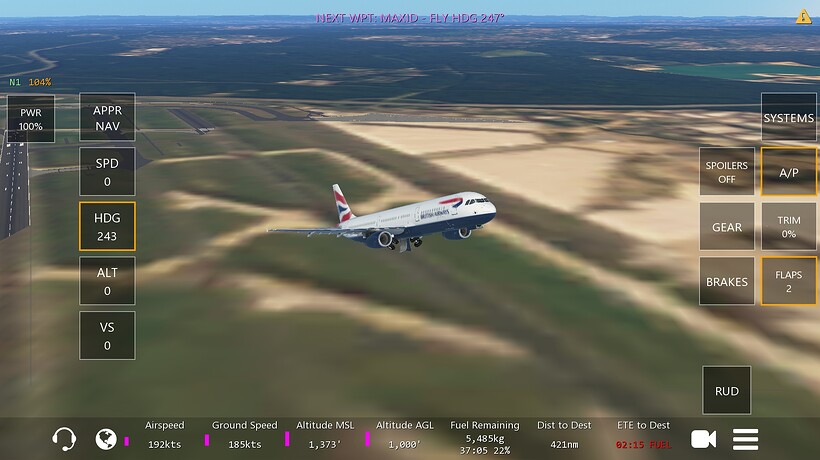The image size is (820, 460).
Task: Check the yellow warning triangle alert
Action: [x=803, y=17]
